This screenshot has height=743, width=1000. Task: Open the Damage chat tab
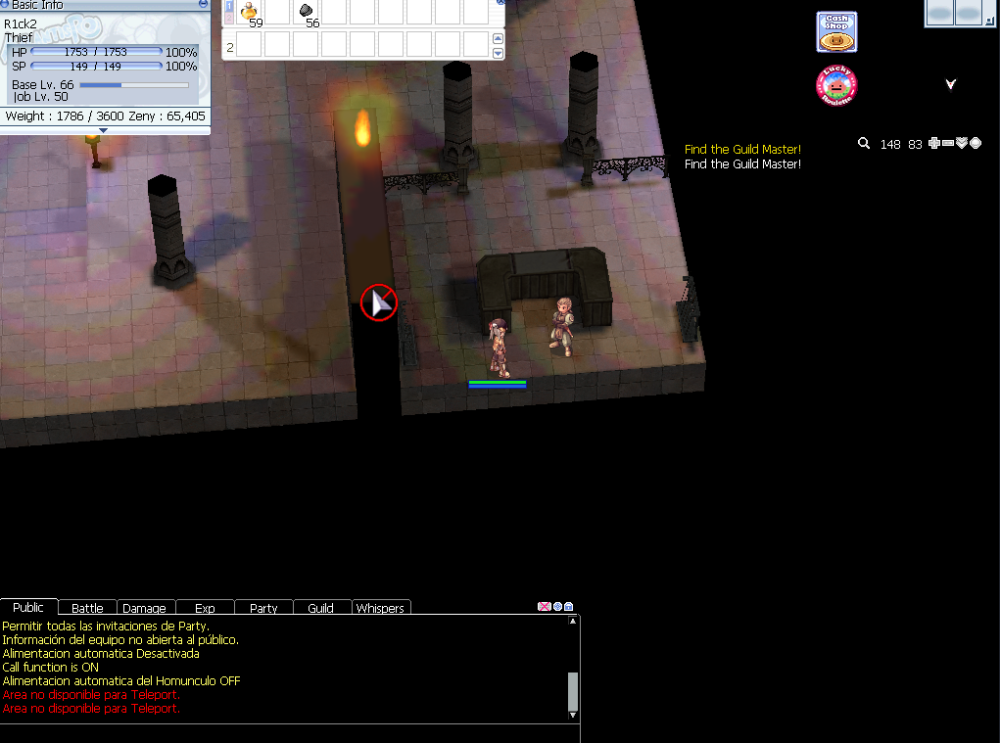(x=145, y=608)
